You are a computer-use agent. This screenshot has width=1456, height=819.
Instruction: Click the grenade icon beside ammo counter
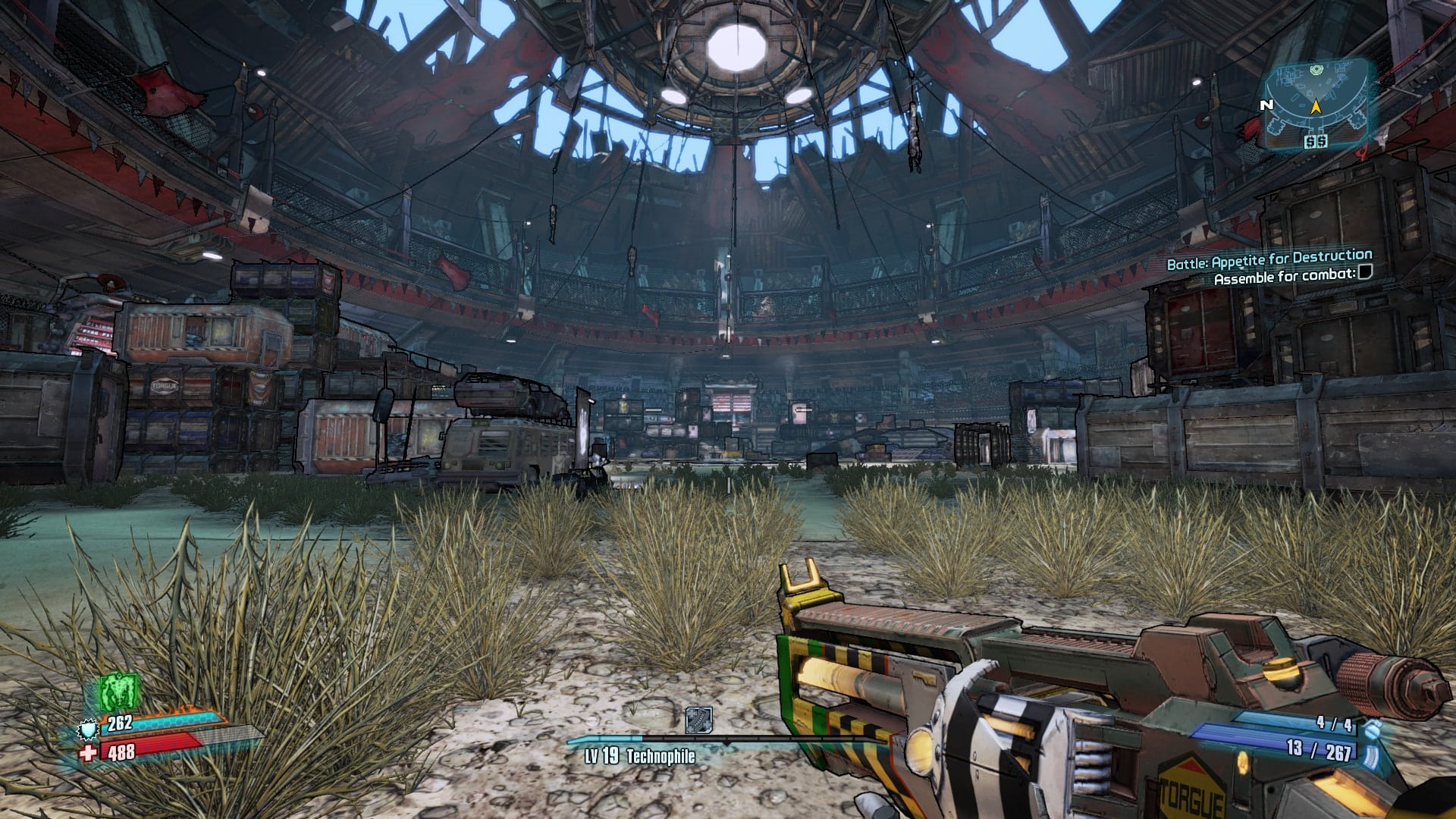(1370, 729)
